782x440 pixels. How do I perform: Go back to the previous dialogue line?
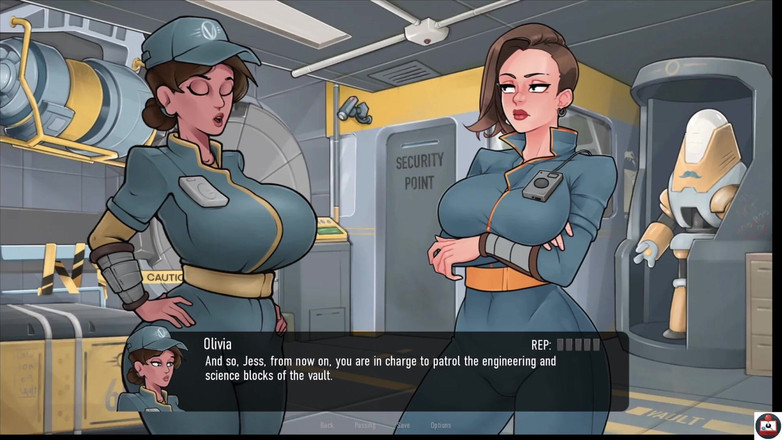point(327,425)
